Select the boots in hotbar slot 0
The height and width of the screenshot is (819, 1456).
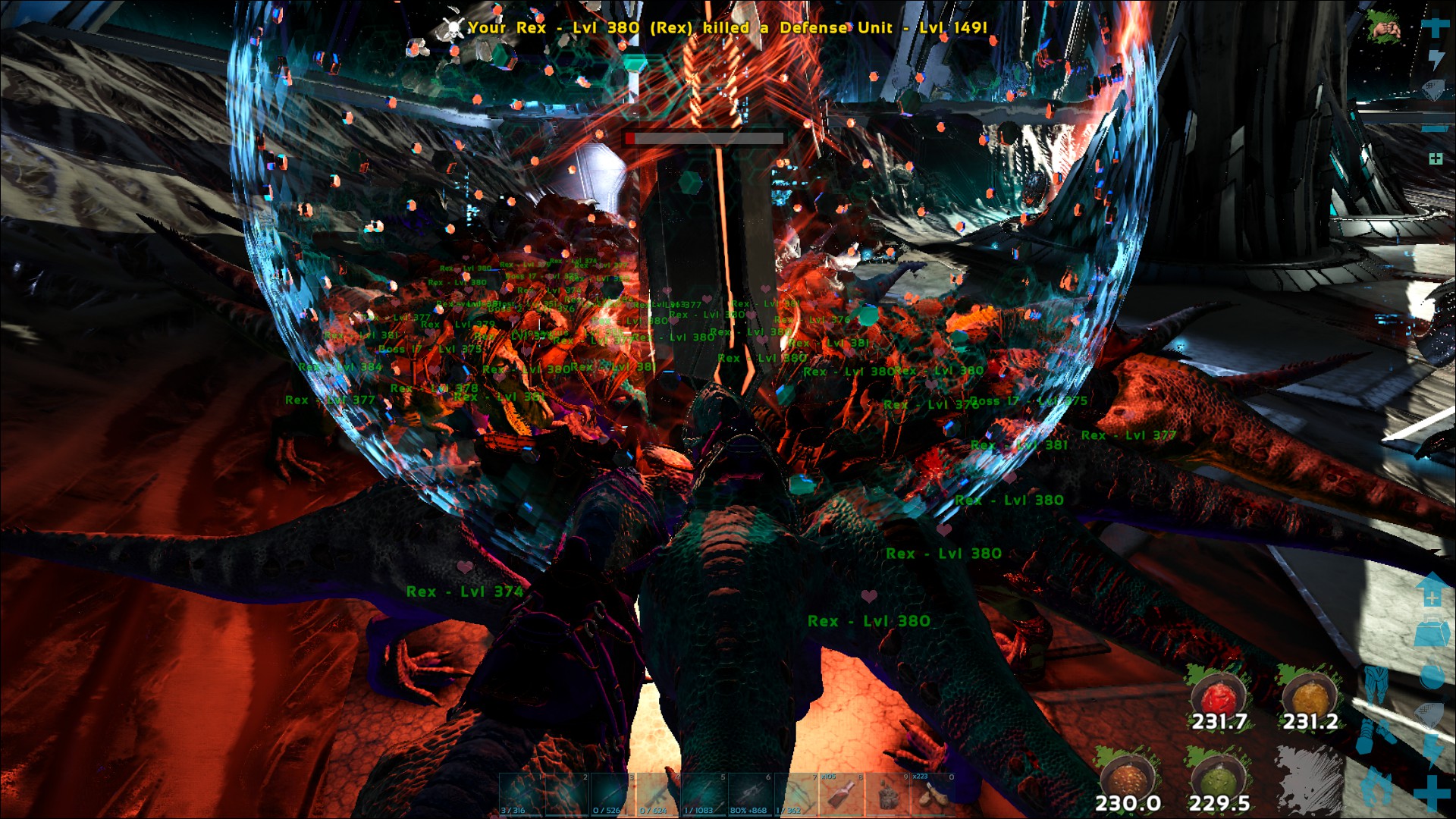(933, 796)
